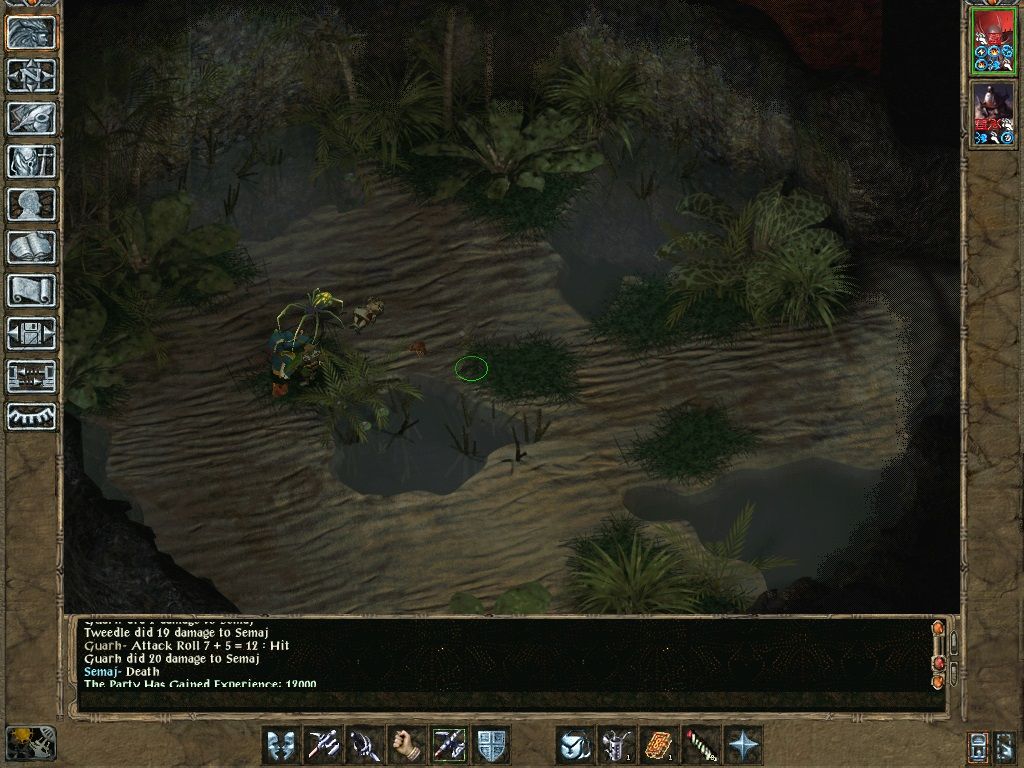Open the priest scroll screen
Viewport: 1024px width, 768px height.
point(31,290)
